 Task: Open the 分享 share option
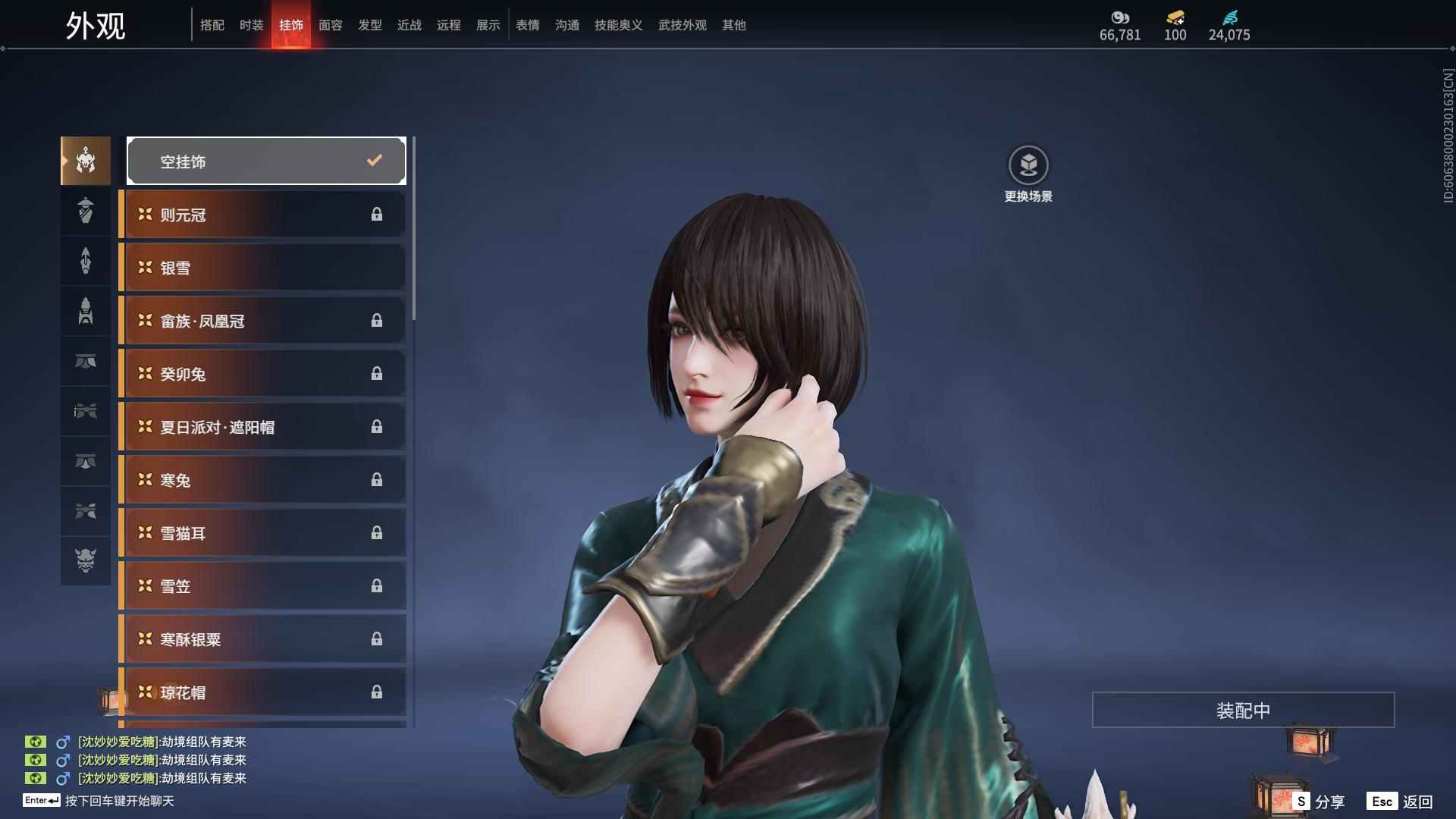click(x=1319, y=802)
